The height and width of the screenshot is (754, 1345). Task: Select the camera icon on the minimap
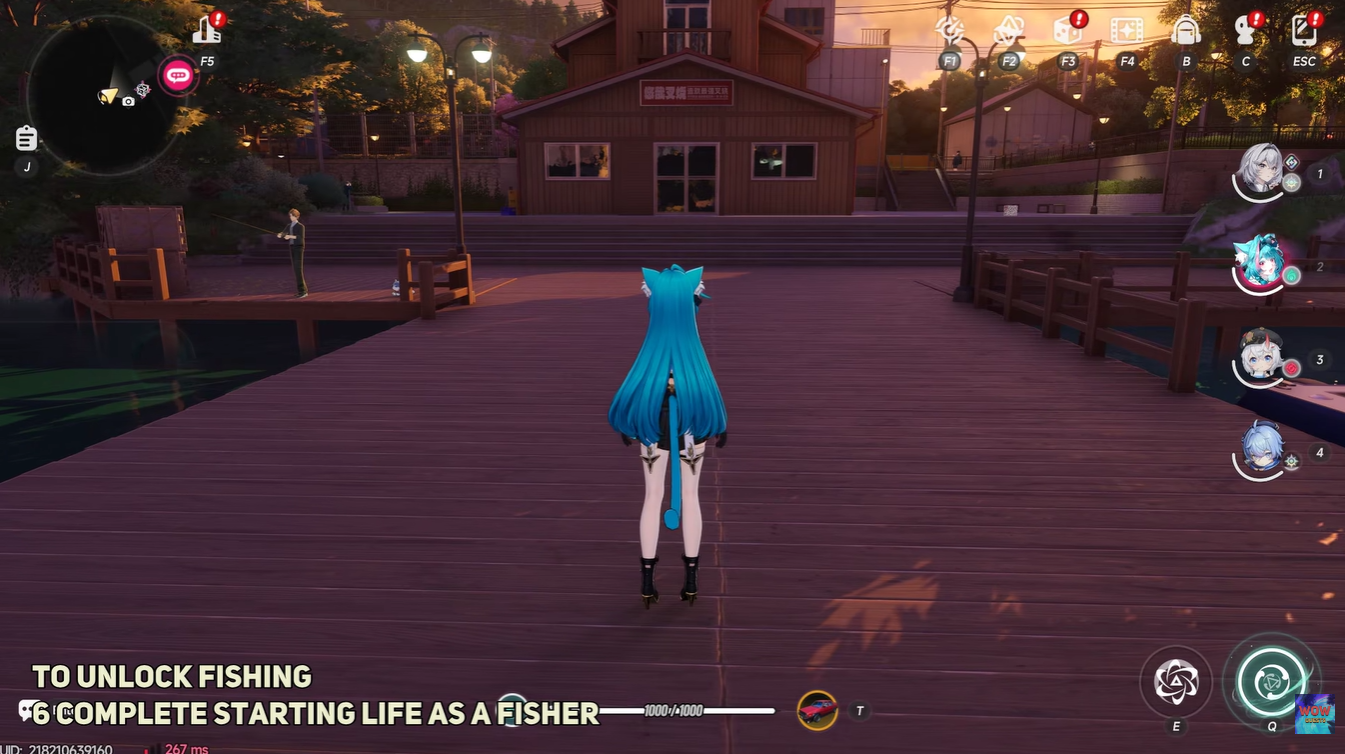click(128, 101)
